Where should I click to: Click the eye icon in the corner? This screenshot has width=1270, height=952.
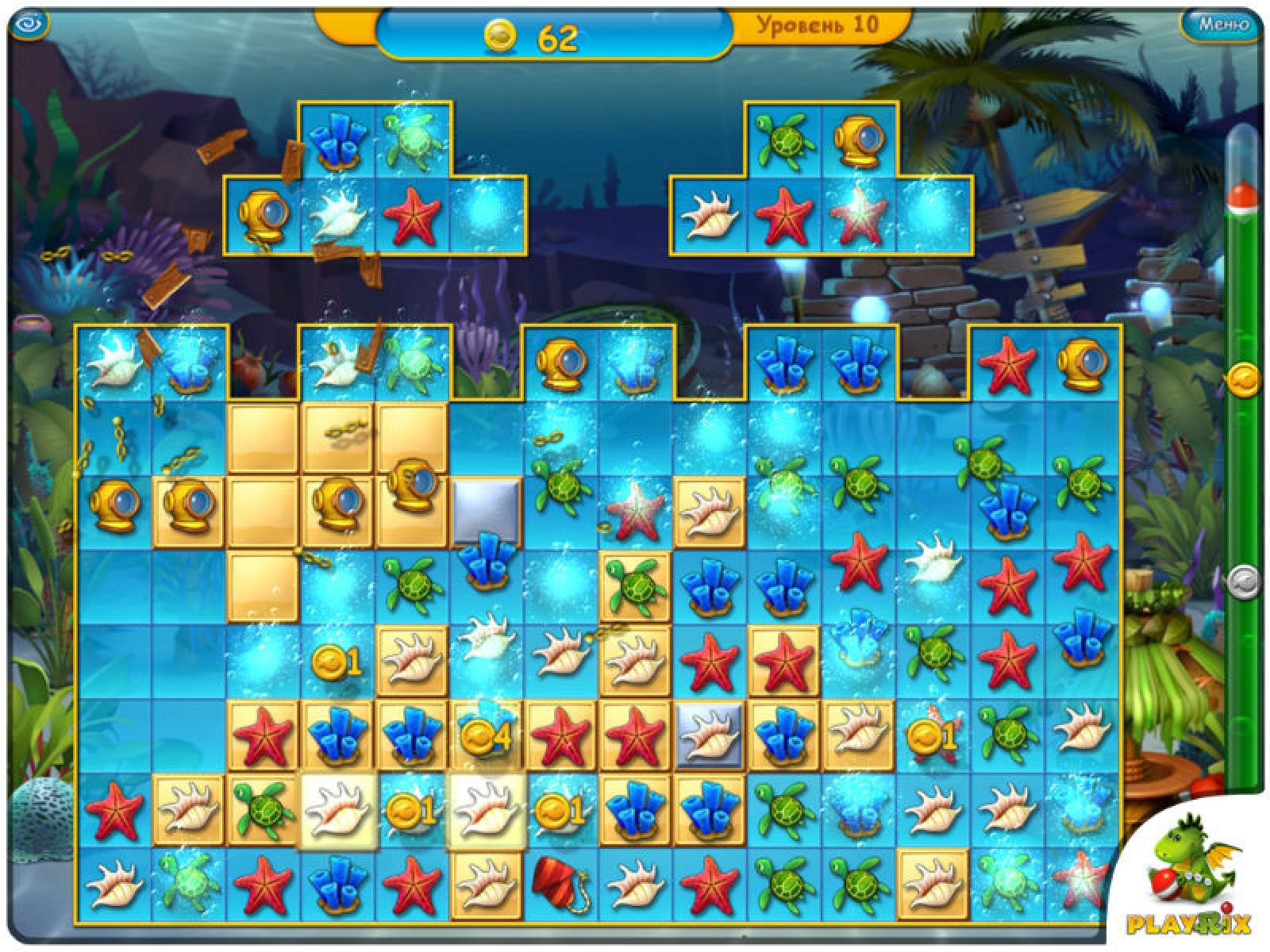(x=30, y=24)
